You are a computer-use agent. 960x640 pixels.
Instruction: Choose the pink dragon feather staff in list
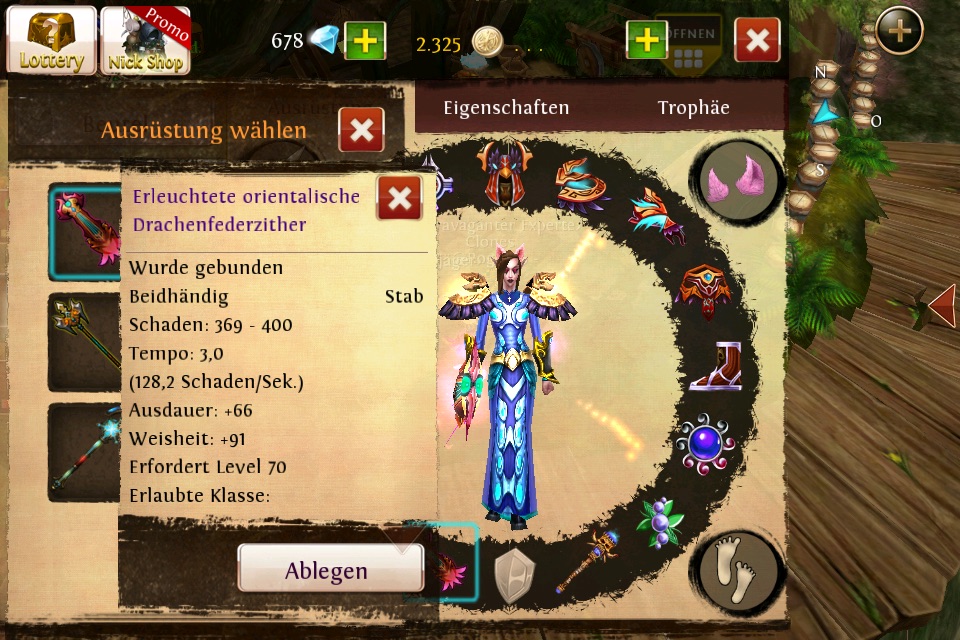[86, 231]
